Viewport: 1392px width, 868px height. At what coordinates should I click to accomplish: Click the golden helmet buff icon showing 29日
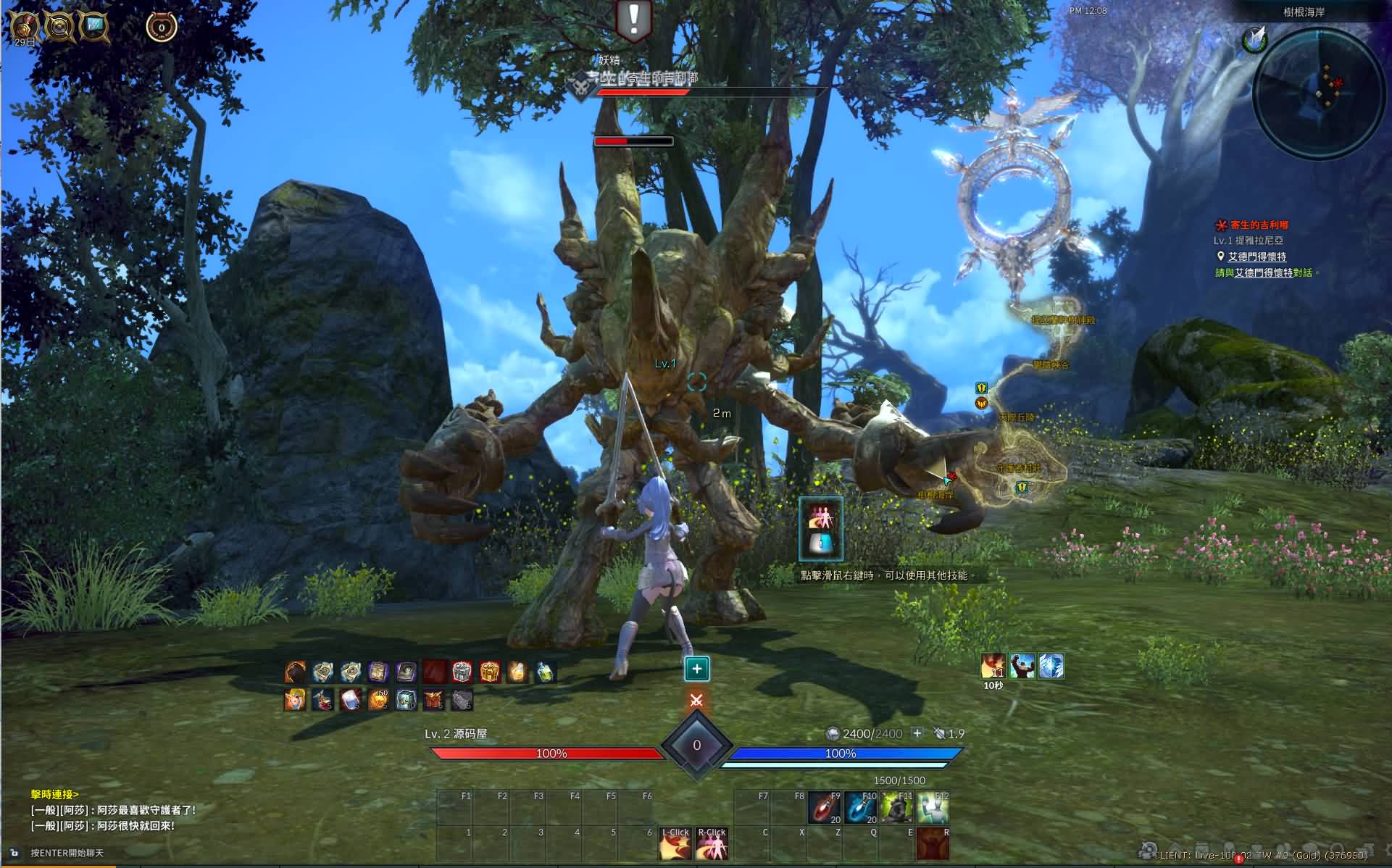(x=25, y=28)
